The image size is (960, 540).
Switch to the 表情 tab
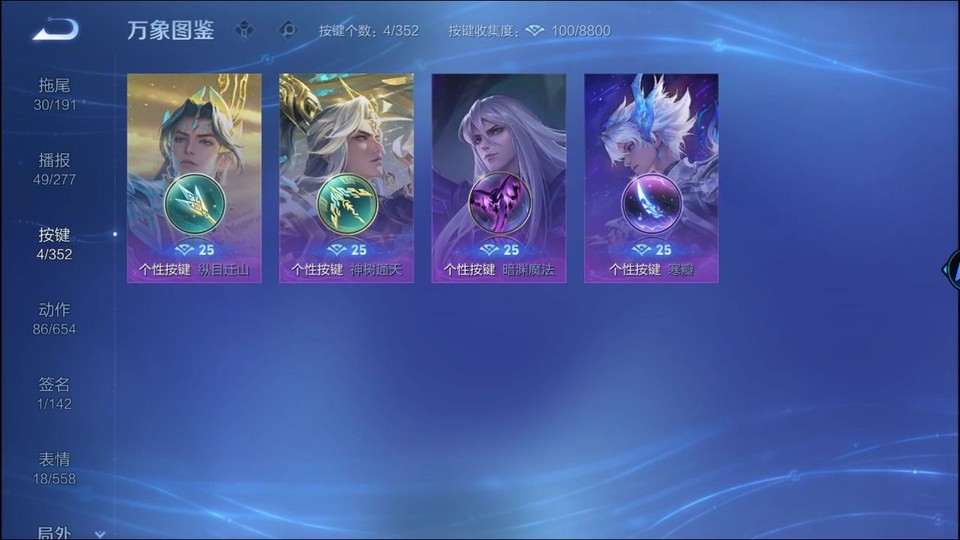point(55,468)
